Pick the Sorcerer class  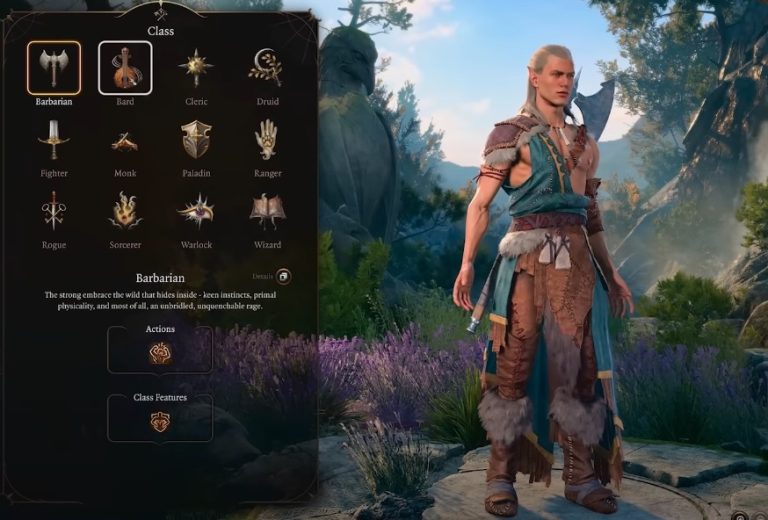click(x=125, y=211)
